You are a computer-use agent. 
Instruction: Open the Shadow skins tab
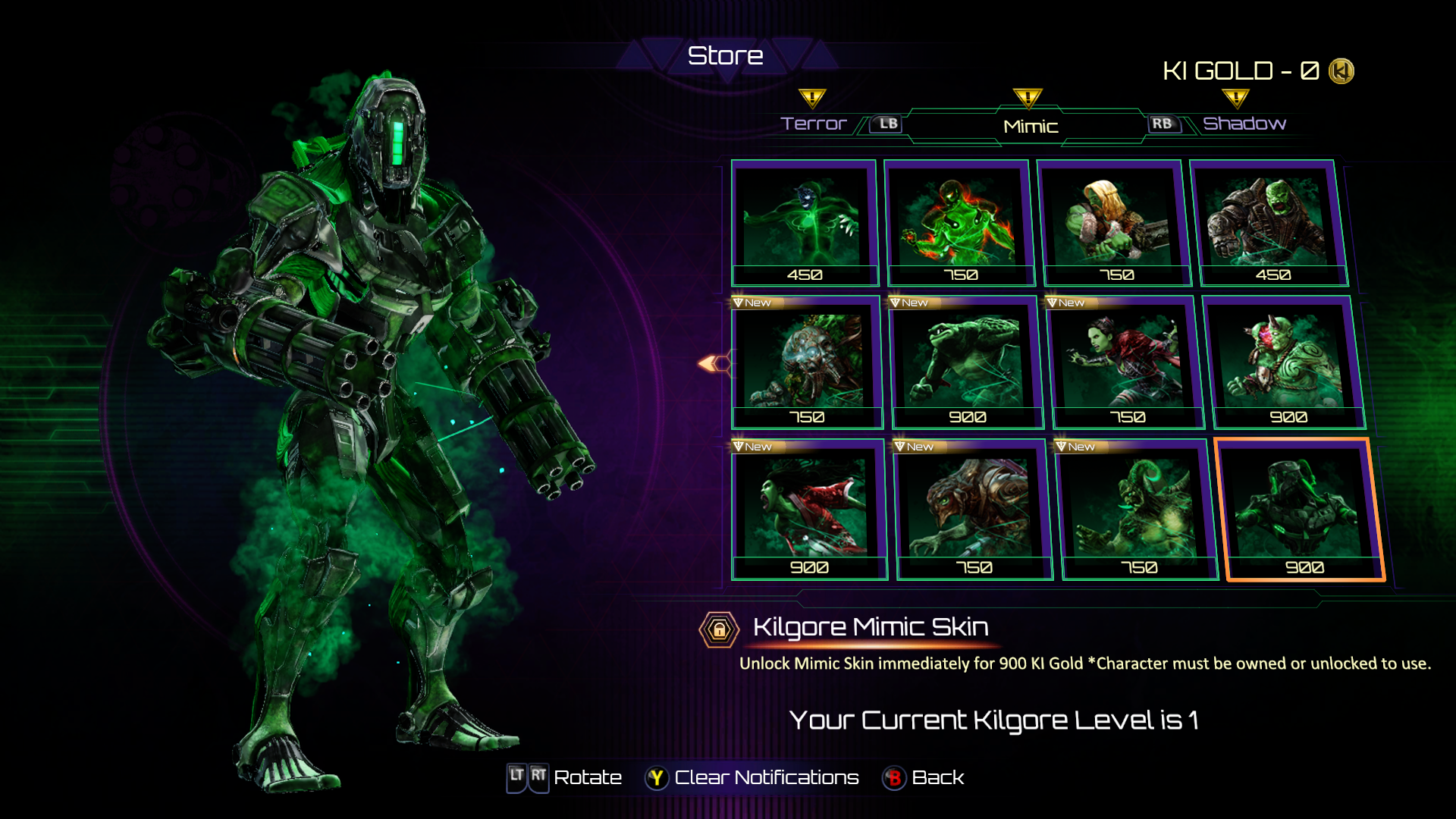1244,124
